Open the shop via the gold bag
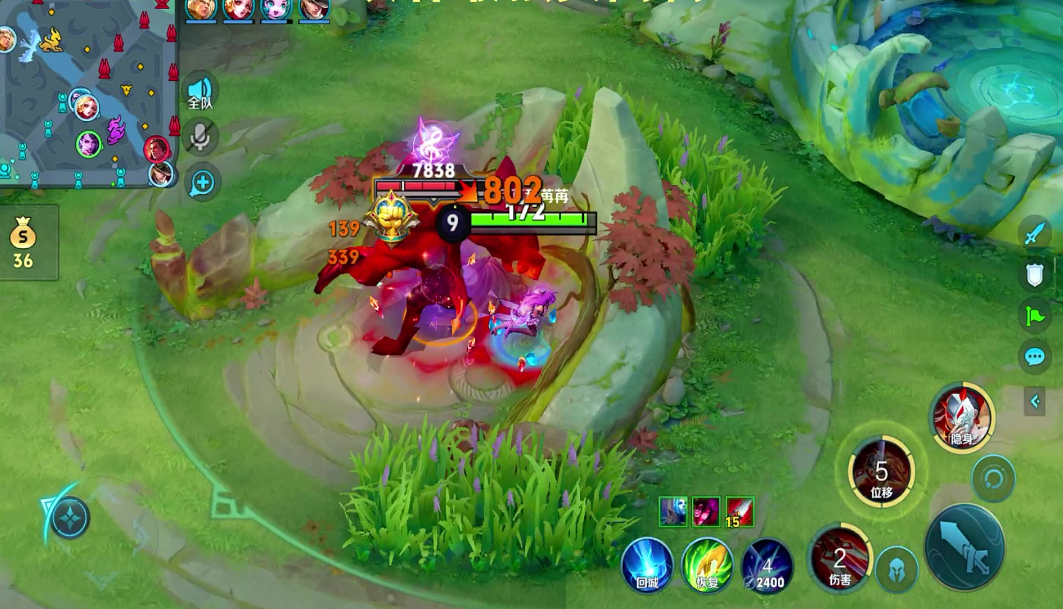Screen dimensions: 1063x609 tap(23, 242)
